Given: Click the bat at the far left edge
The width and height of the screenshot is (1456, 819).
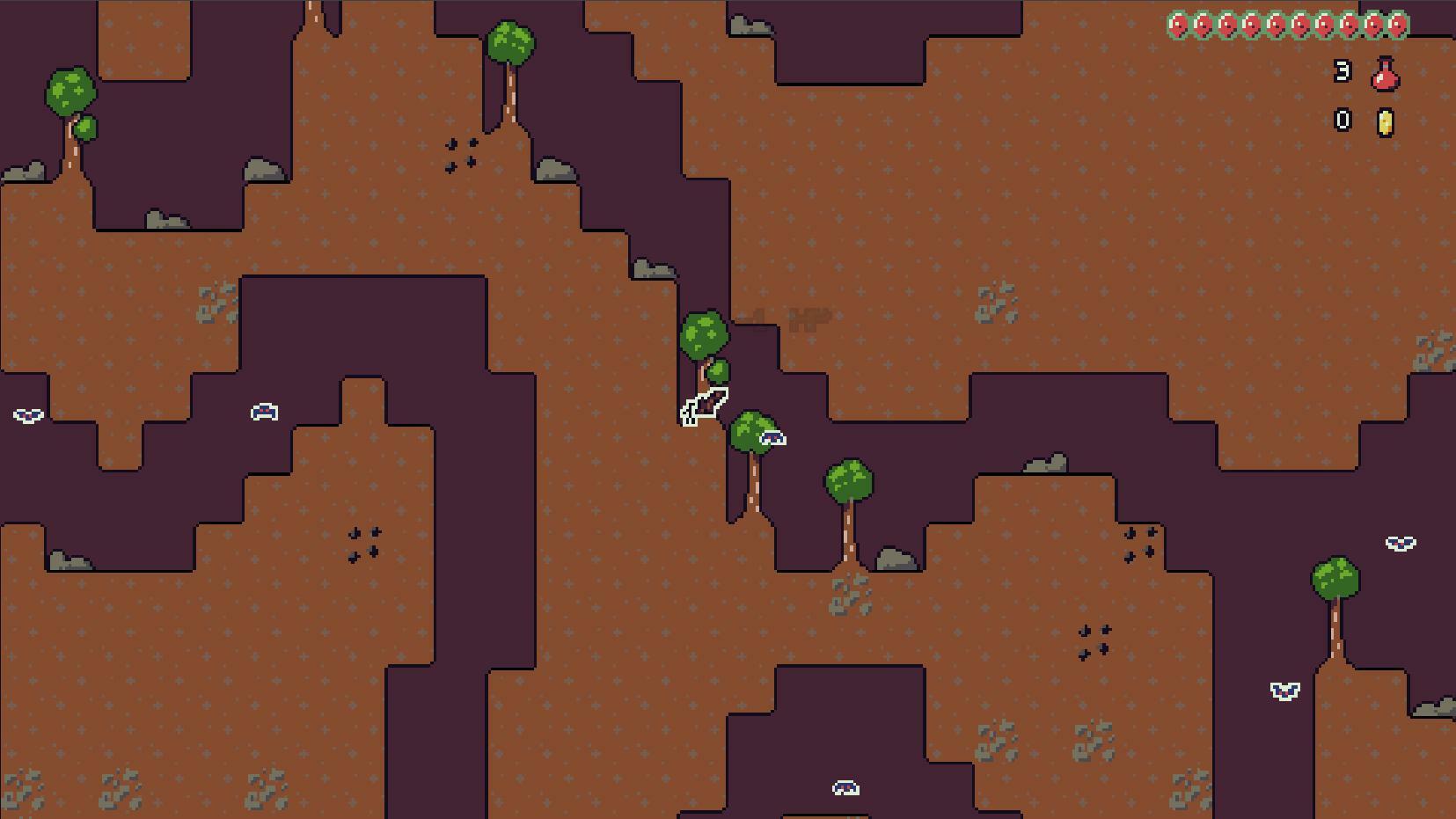Looking at the screenshot, I should (x=26, y=413).
